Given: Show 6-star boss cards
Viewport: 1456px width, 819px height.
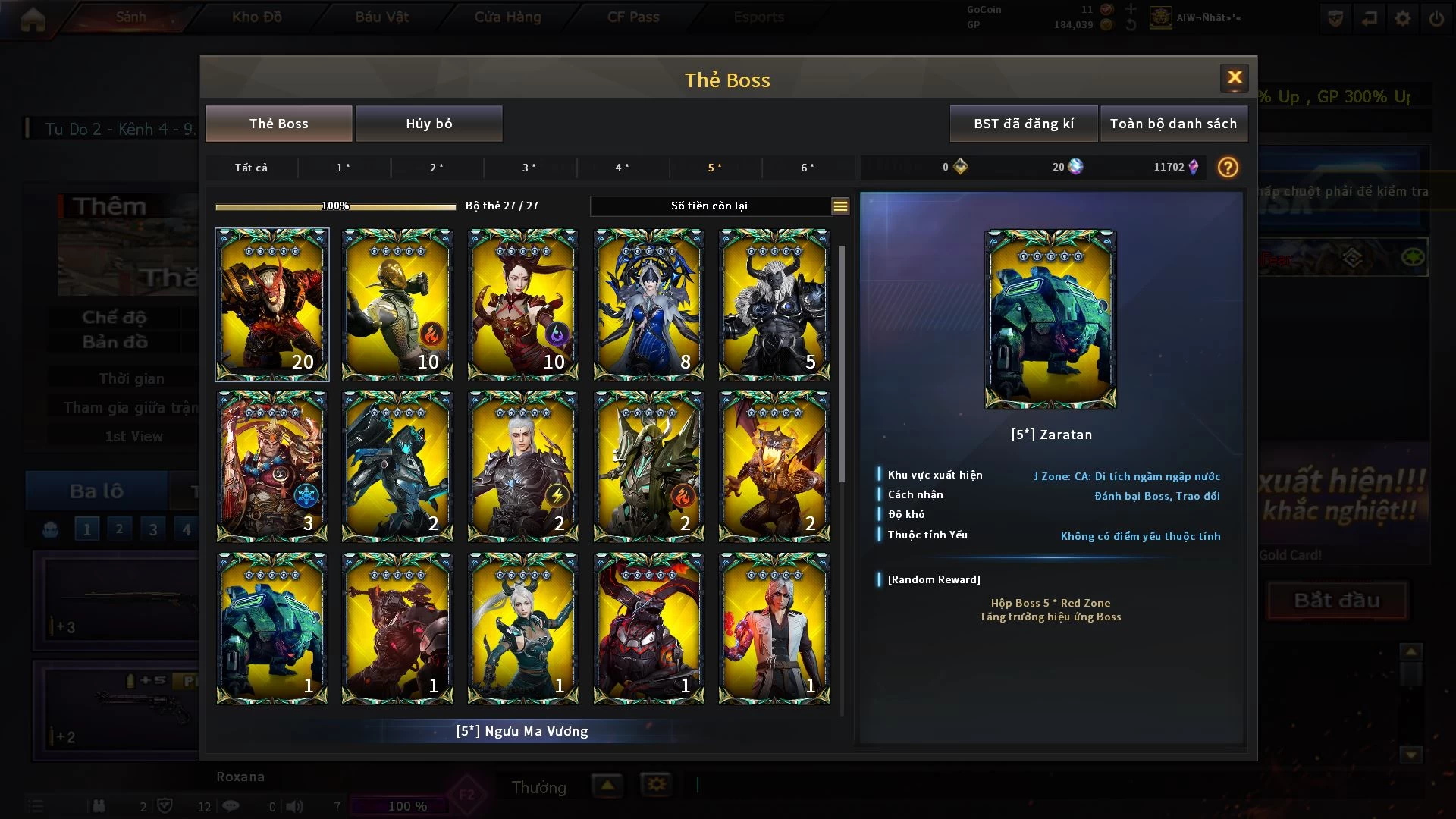Looking at the screenshot, I should click(808, 168).
